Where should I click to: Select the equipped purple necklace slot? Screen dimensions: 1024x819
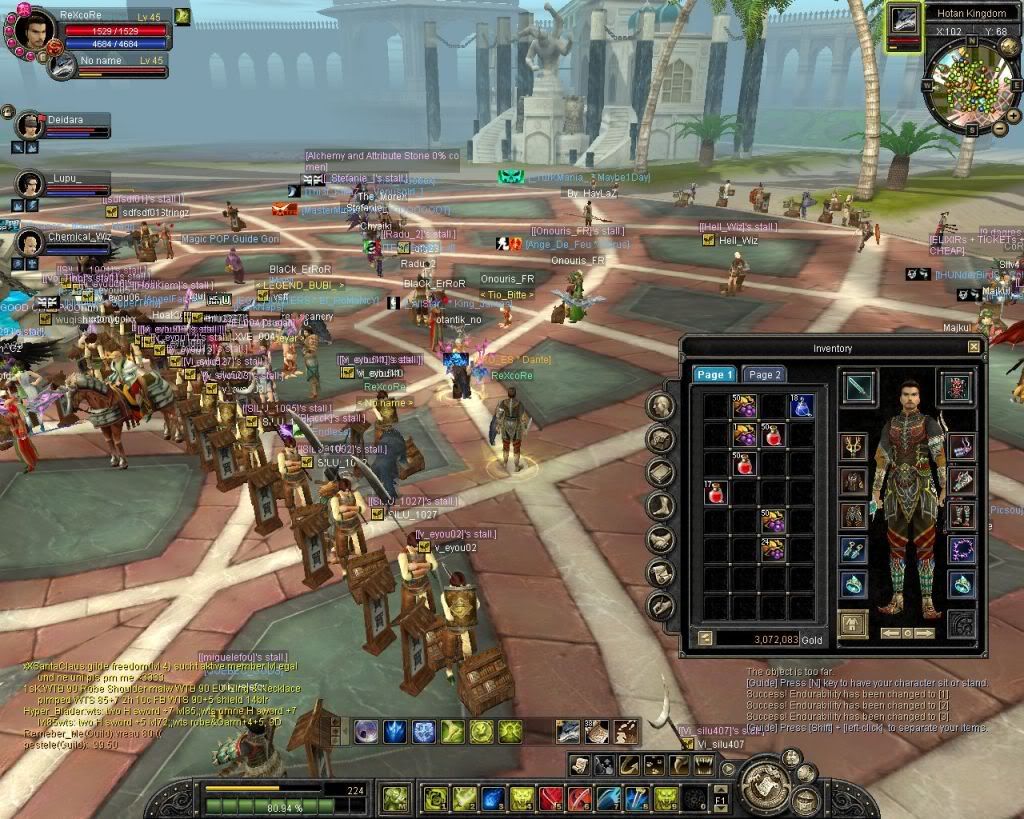(x=961, y=548)
